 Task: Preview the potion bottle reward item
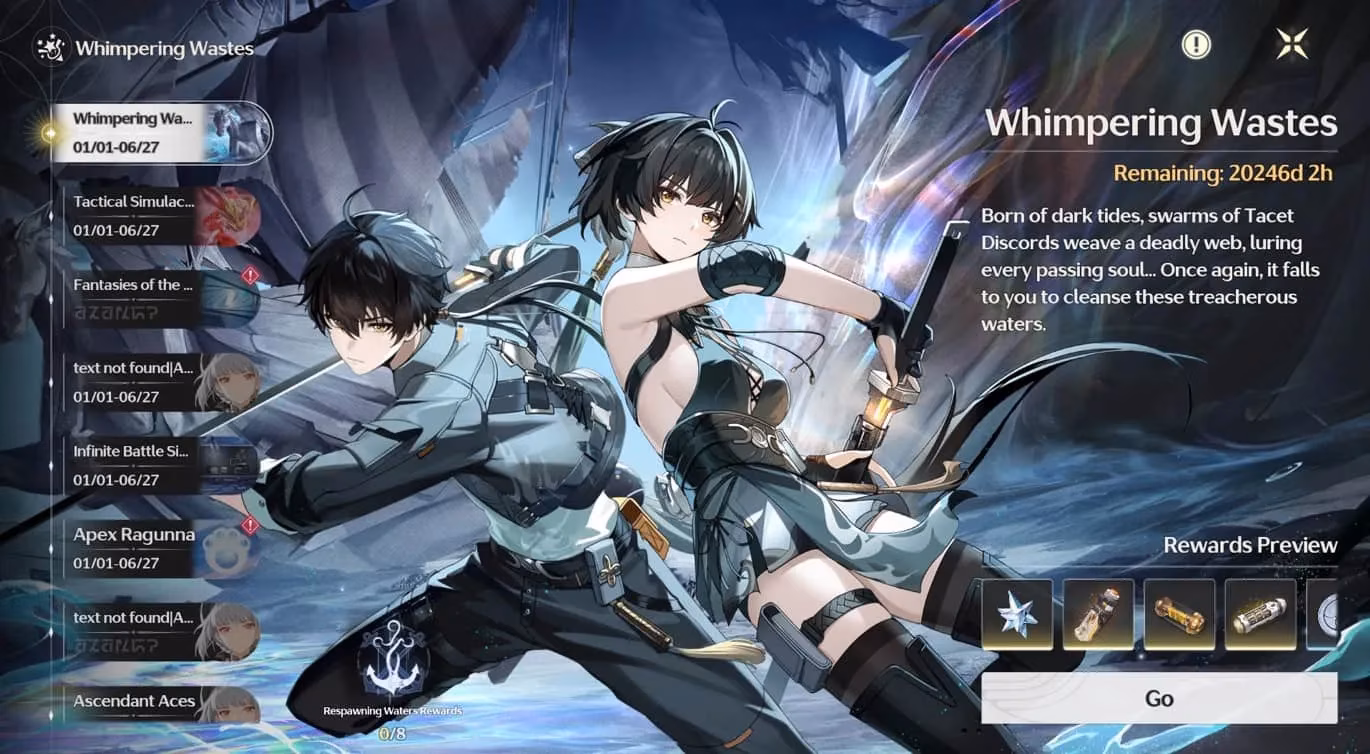[1098, 614]
